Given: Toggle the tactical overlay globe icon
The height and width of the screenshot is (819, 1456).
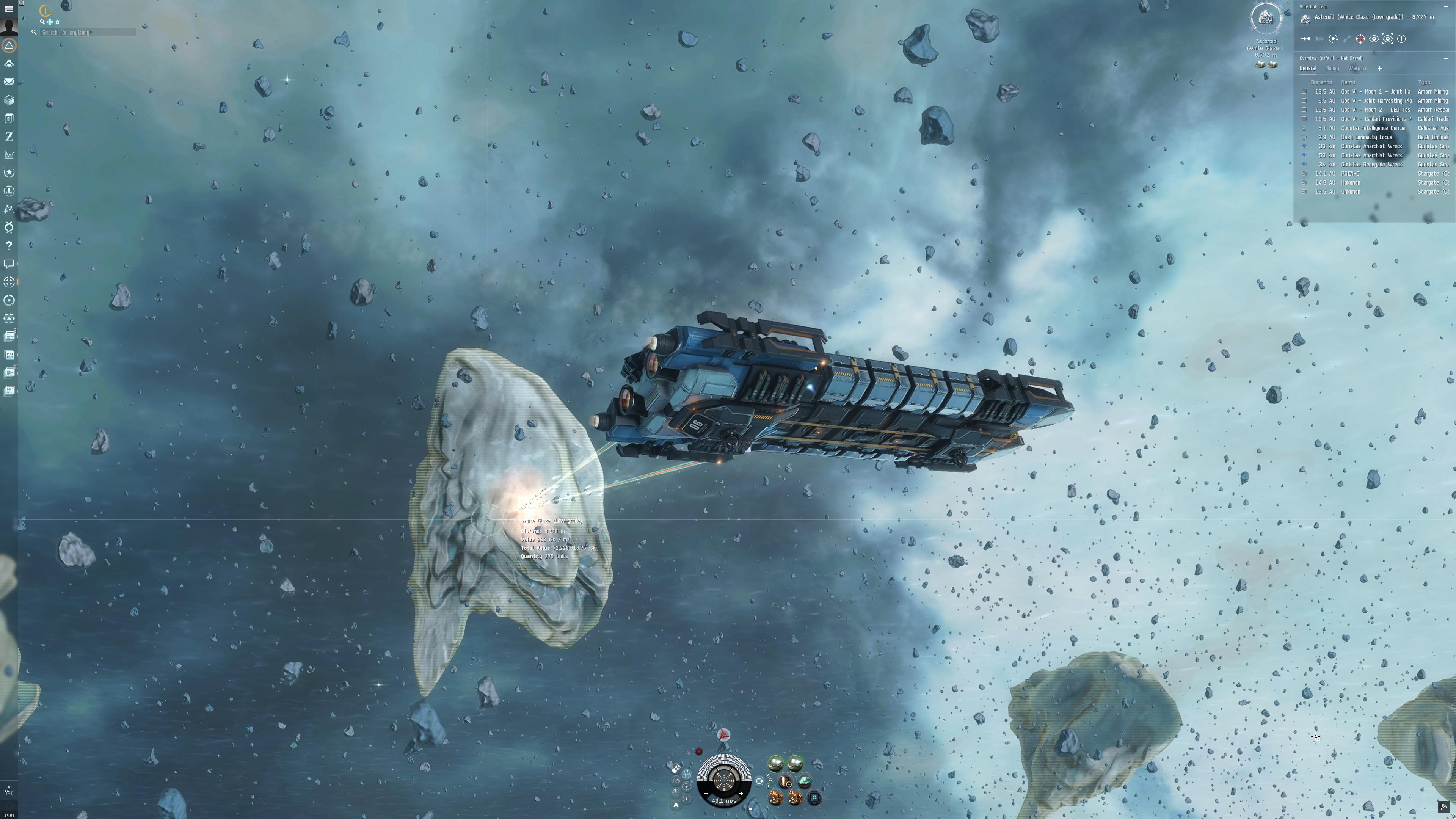Looking at the screenshot, I should pos(759,782).
